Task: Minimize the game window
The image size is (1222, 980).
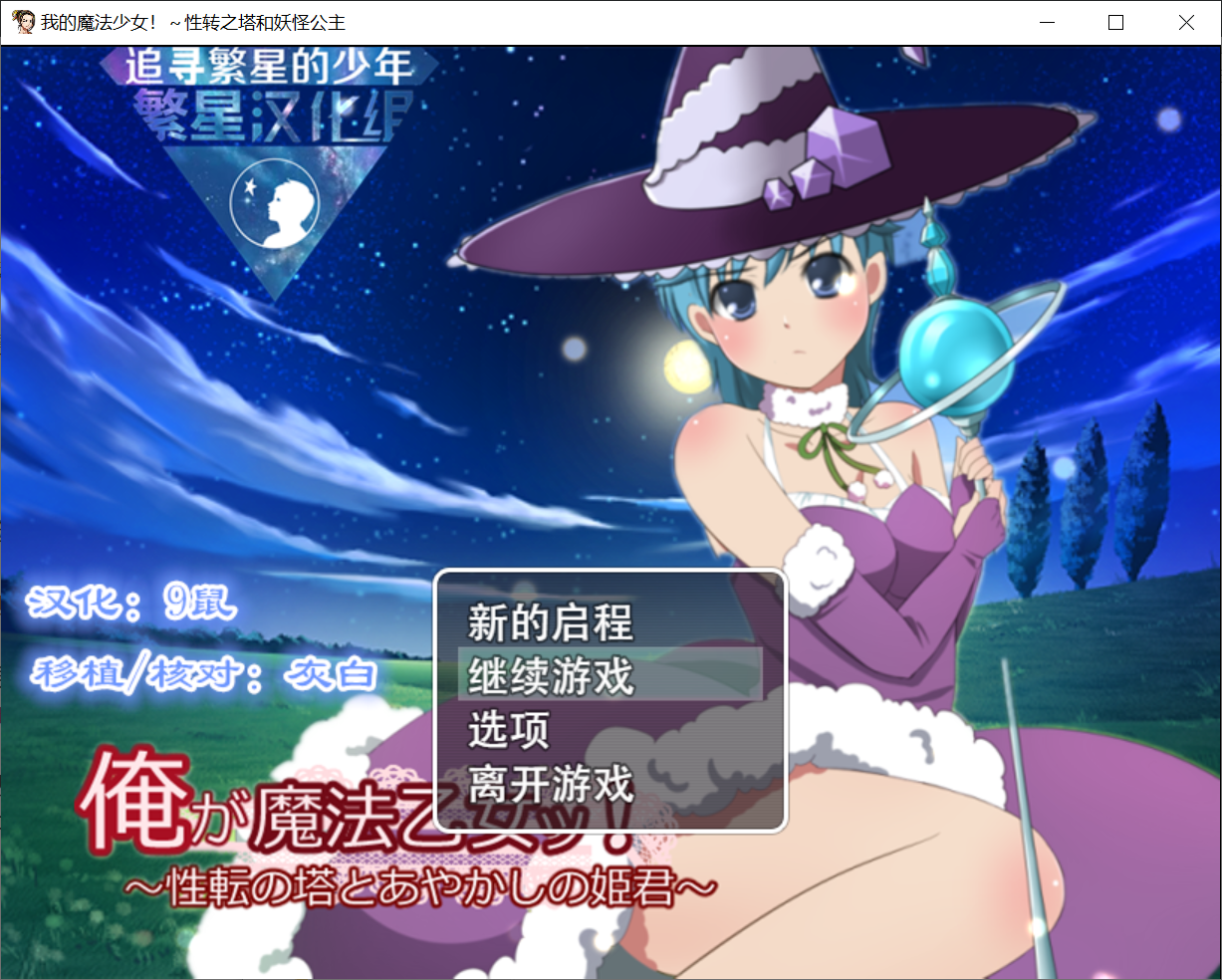Action: (x=1047, y=22)
